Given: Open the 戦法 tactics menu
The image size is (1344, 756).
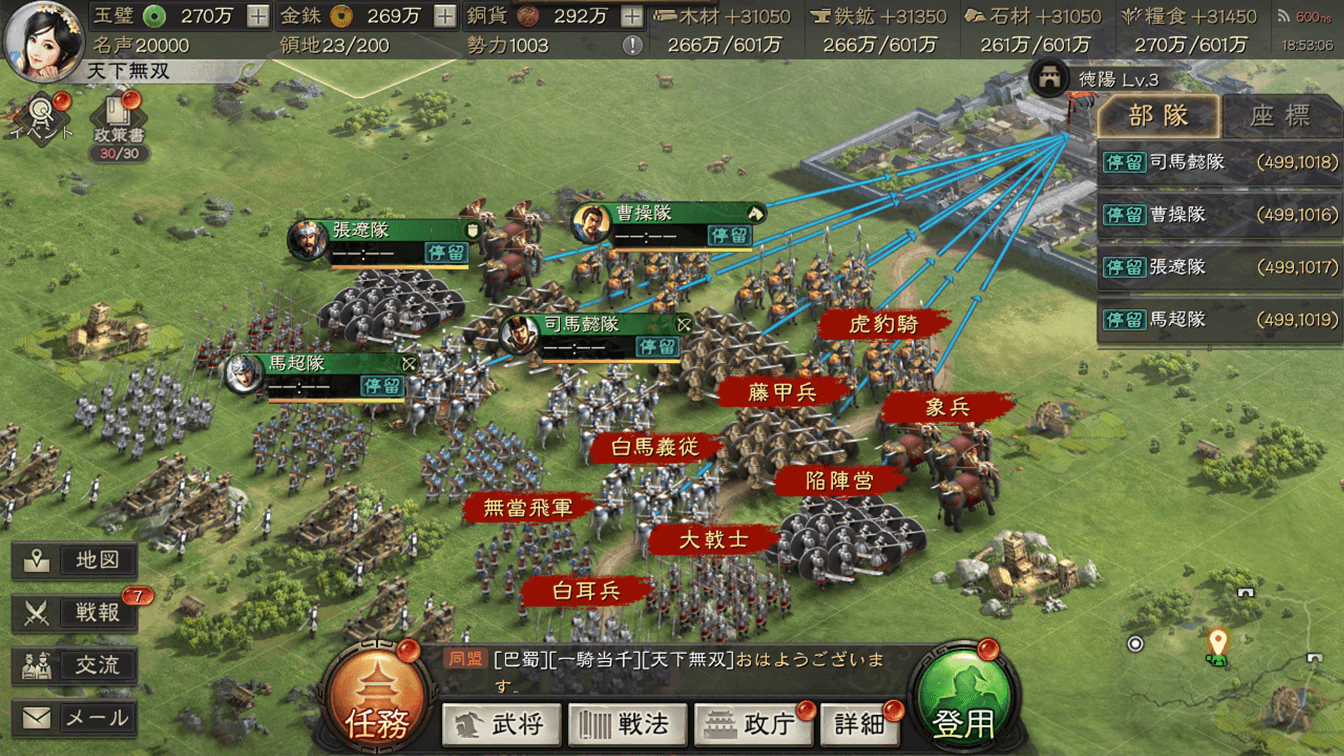Looking at the screenshot, I should tap(627, 724).
